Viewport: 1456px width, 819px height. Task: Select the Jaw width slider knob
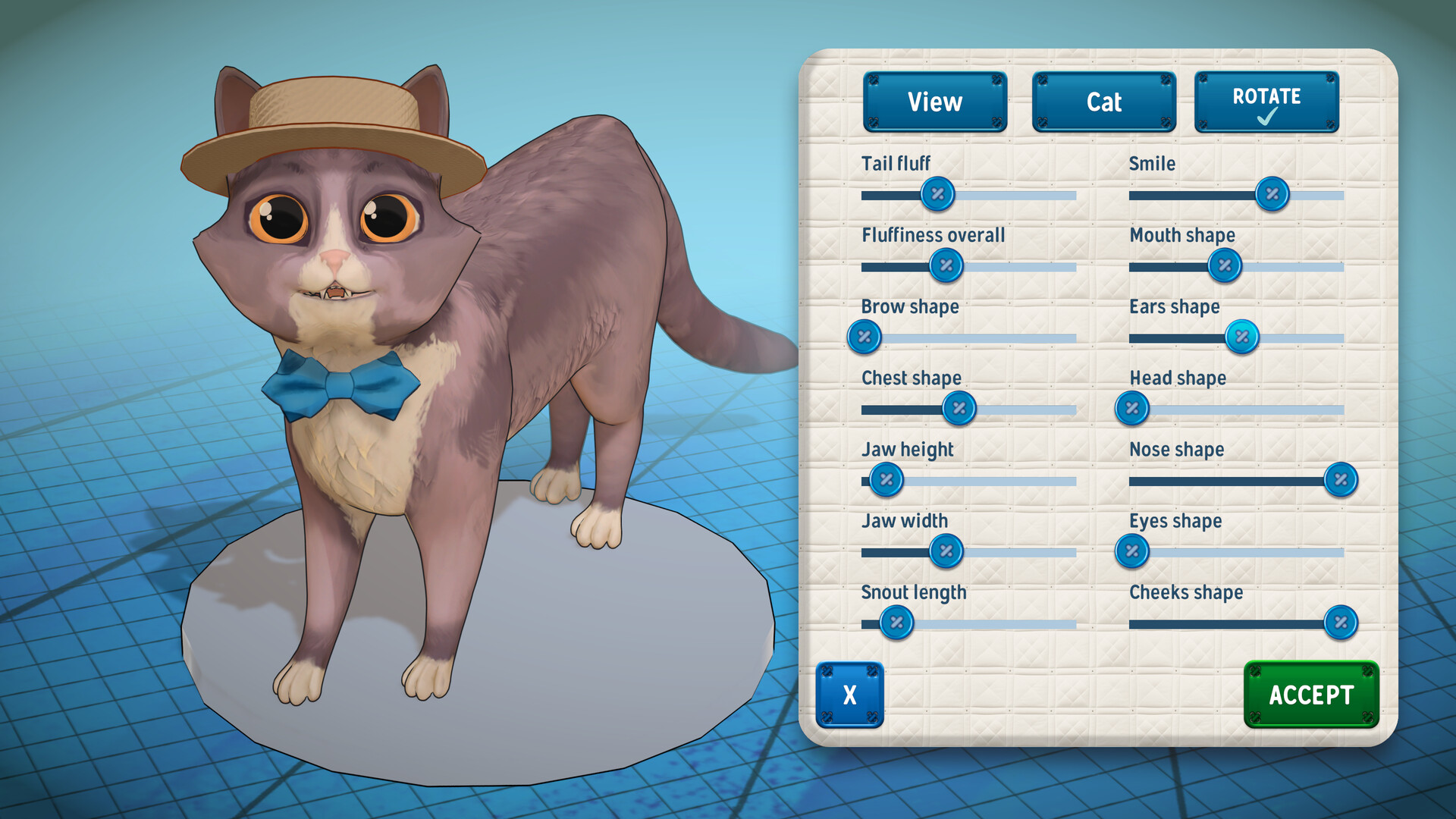coord(946,551)
